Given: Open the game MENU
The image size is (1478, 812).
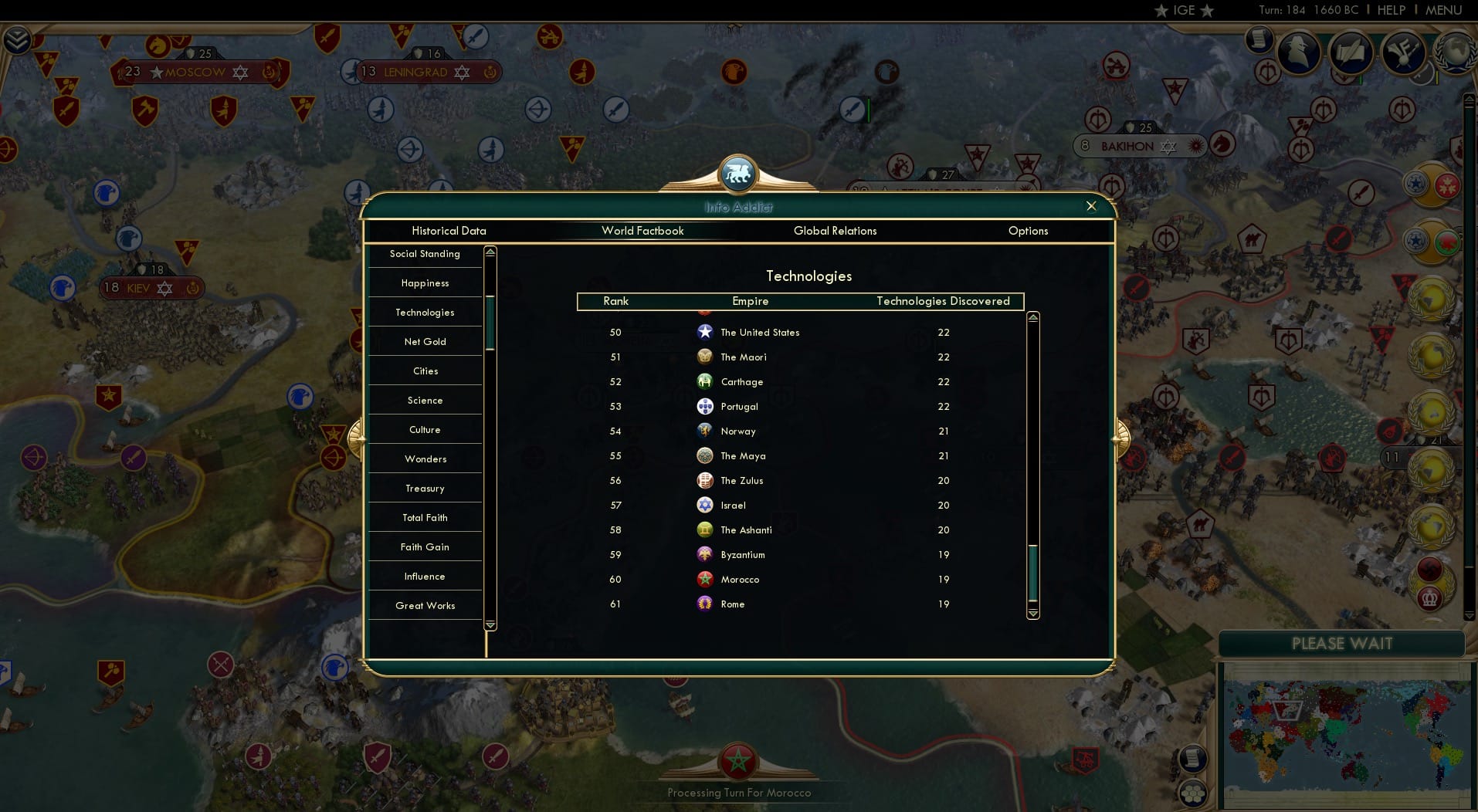Looking at the screenshot, I should 1442,10.
